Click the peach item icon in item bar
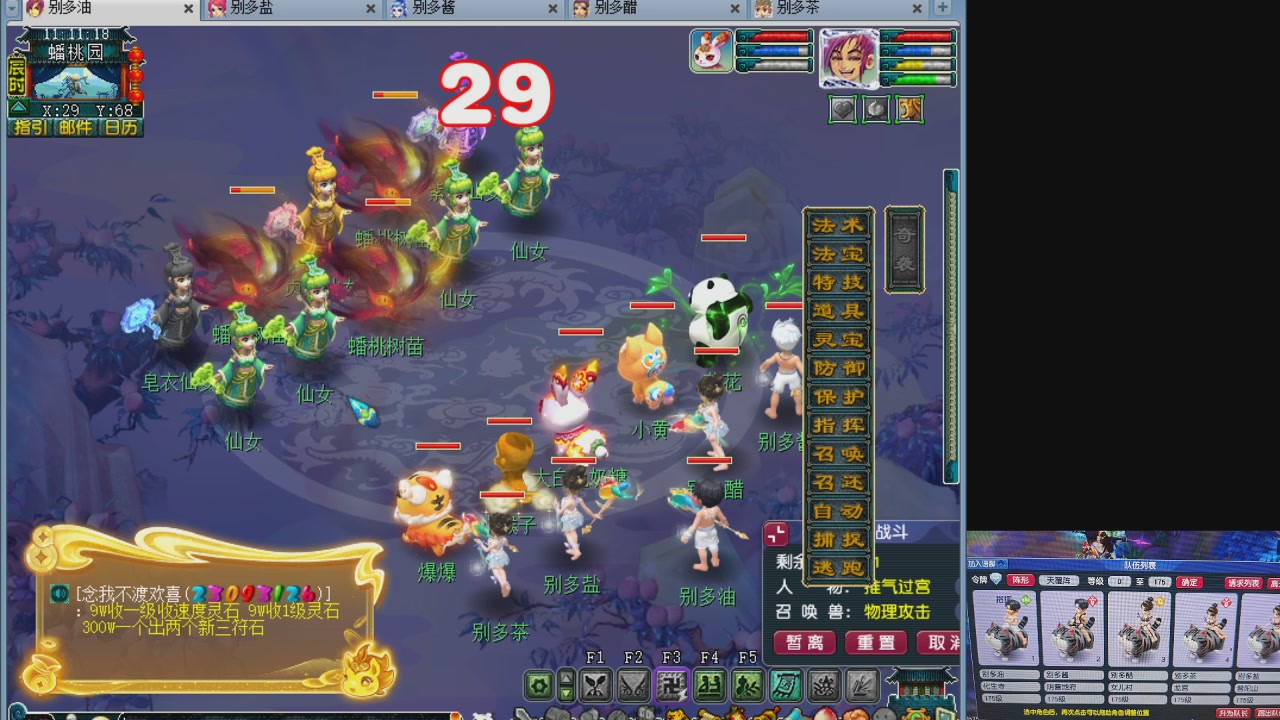This screenshot has width=1280, height=720. click(x=826, y=716)
